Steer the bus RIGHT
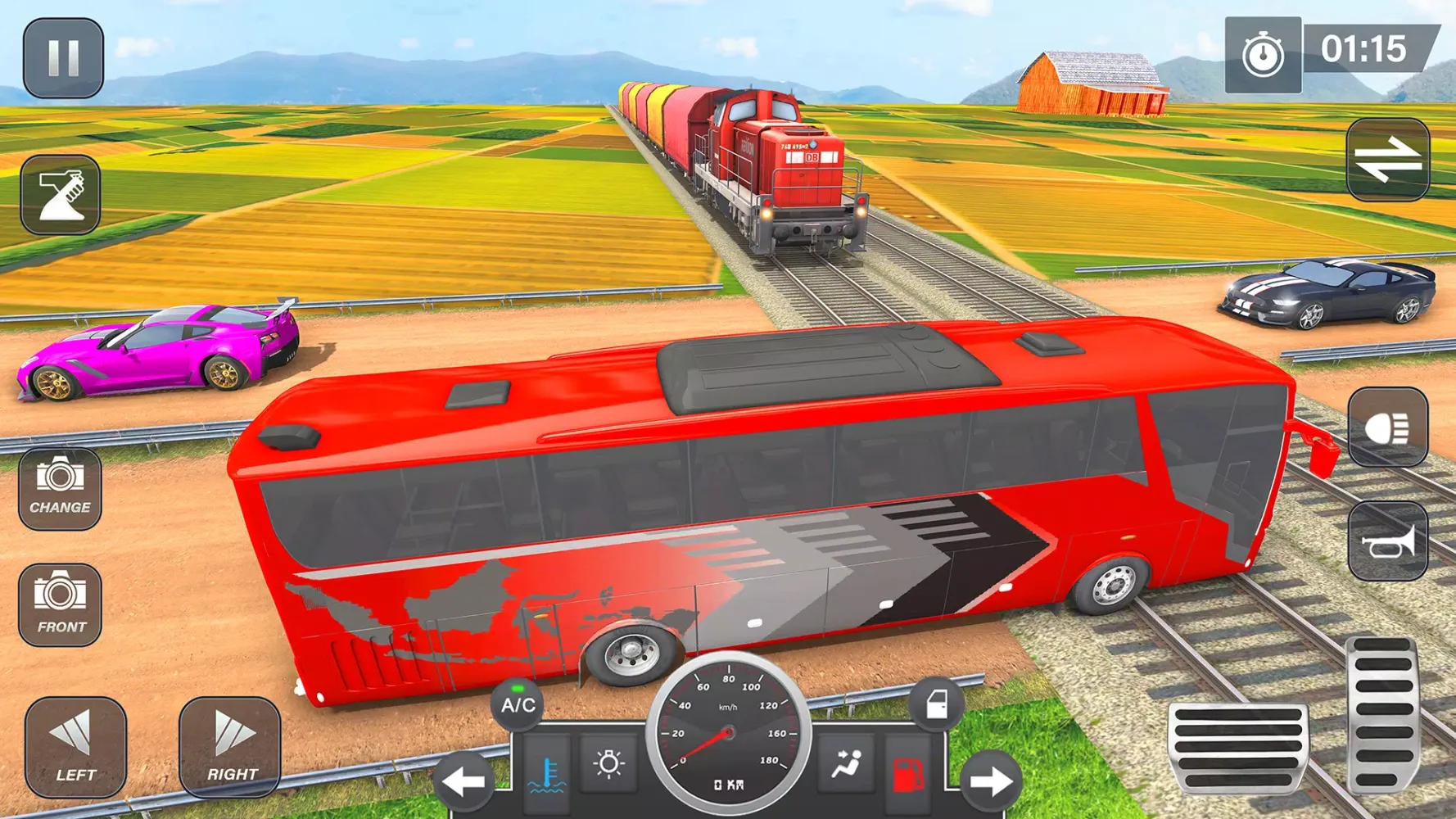Viewport: 1456px width, 819px height. (x=230, y=747)
